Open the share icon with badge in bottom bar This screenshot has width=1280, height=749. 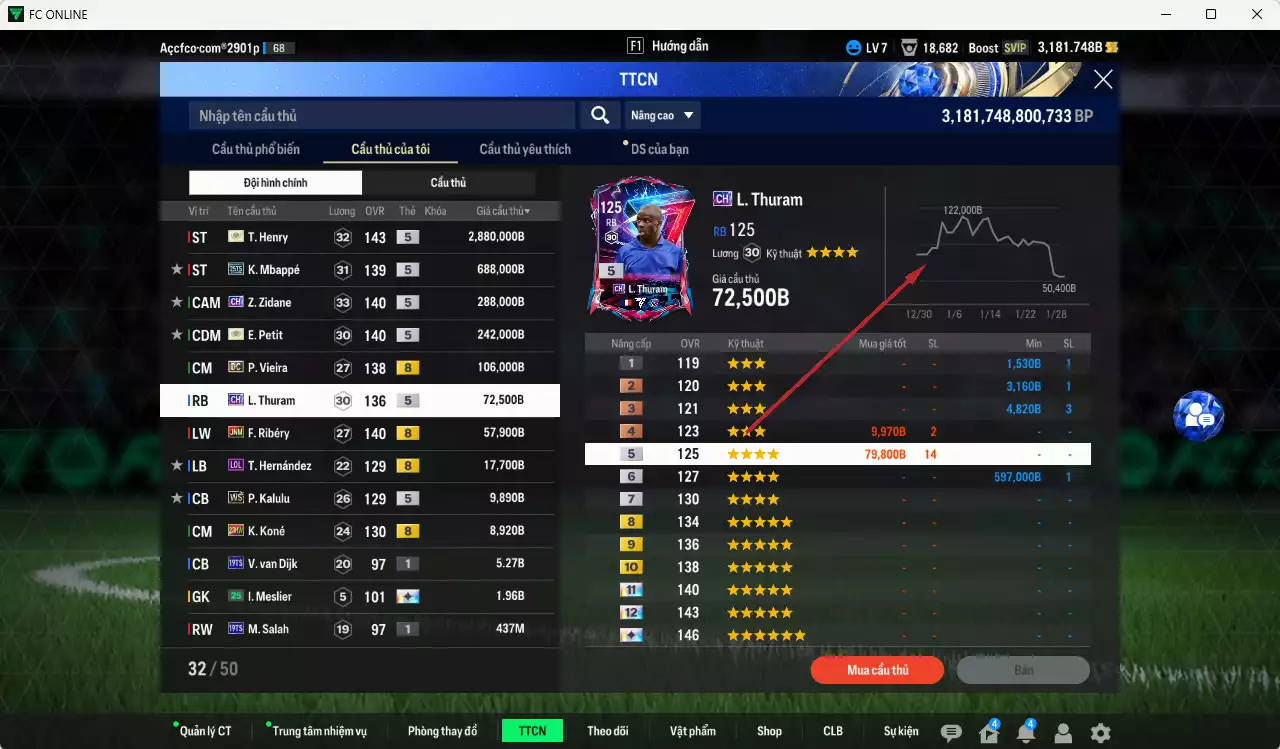tap(989, 731)
